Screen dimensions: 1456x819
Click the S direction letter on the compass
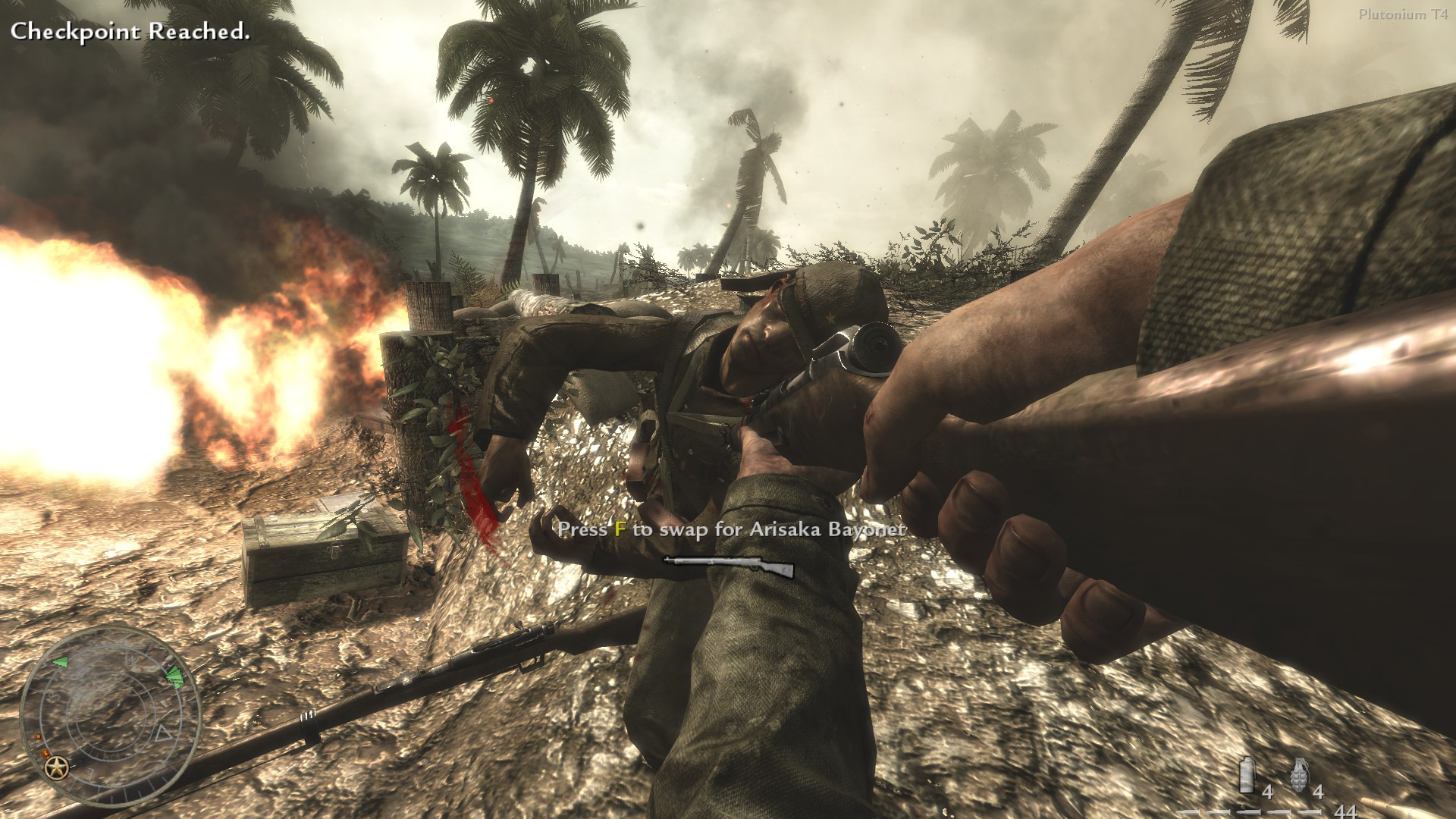[52, 695]
